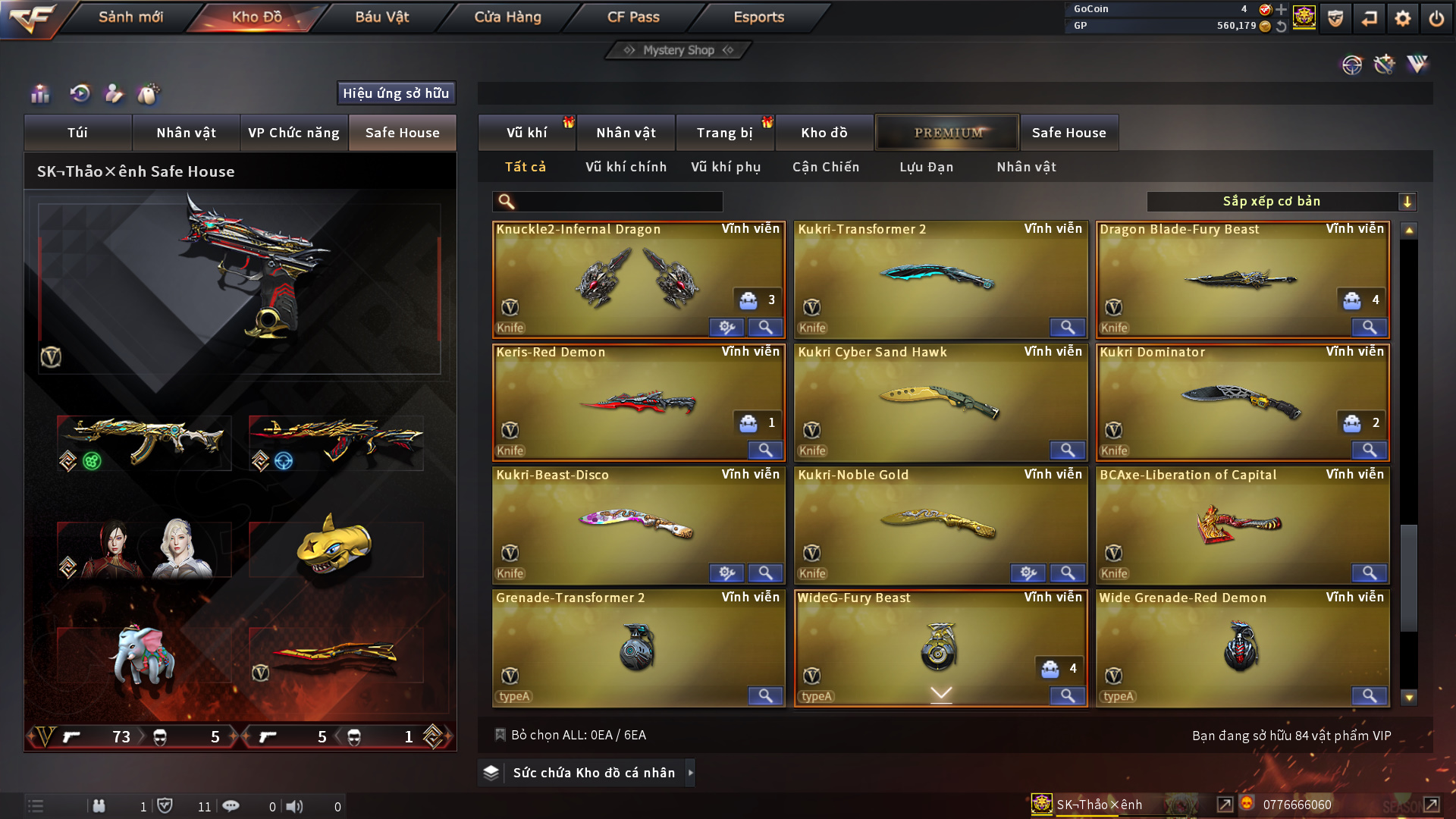Click the Hiệu ứng sở hữu button
Image resolution: width=1456 pixels, height=819 pixels.
396,93
